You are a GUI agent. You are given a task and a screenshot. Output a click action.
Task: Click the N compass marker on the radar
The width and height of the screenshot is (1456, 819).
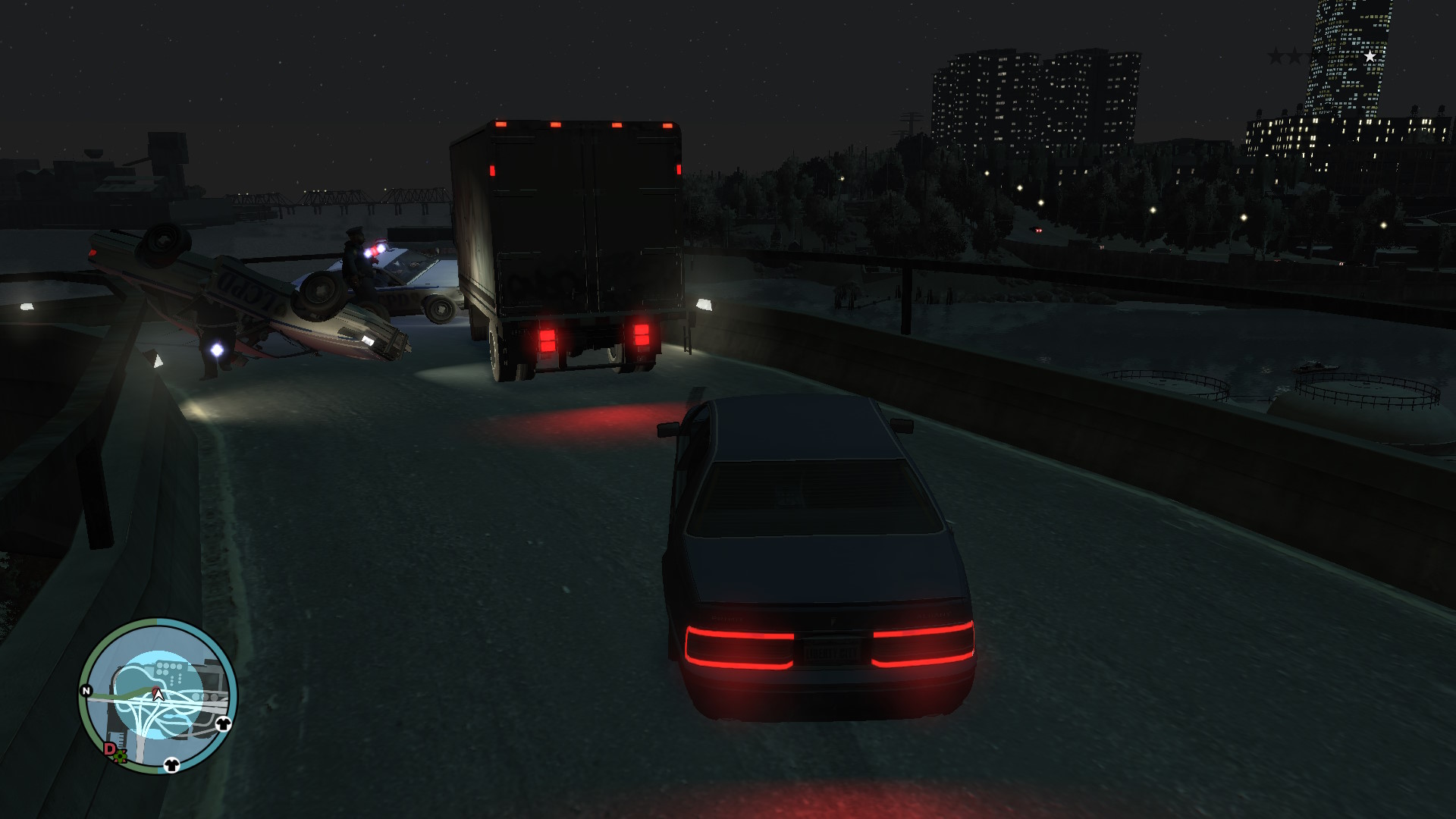(86, 689)
